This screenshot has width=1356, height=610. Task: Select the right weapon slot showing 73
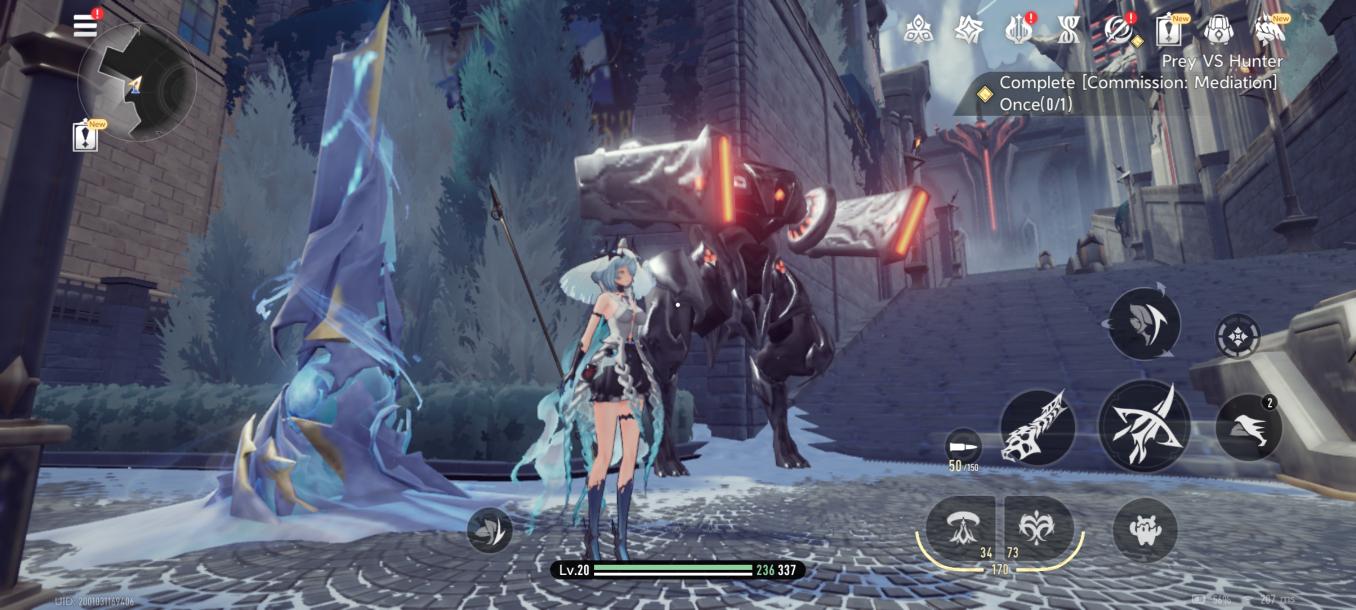click(1038, 526)
